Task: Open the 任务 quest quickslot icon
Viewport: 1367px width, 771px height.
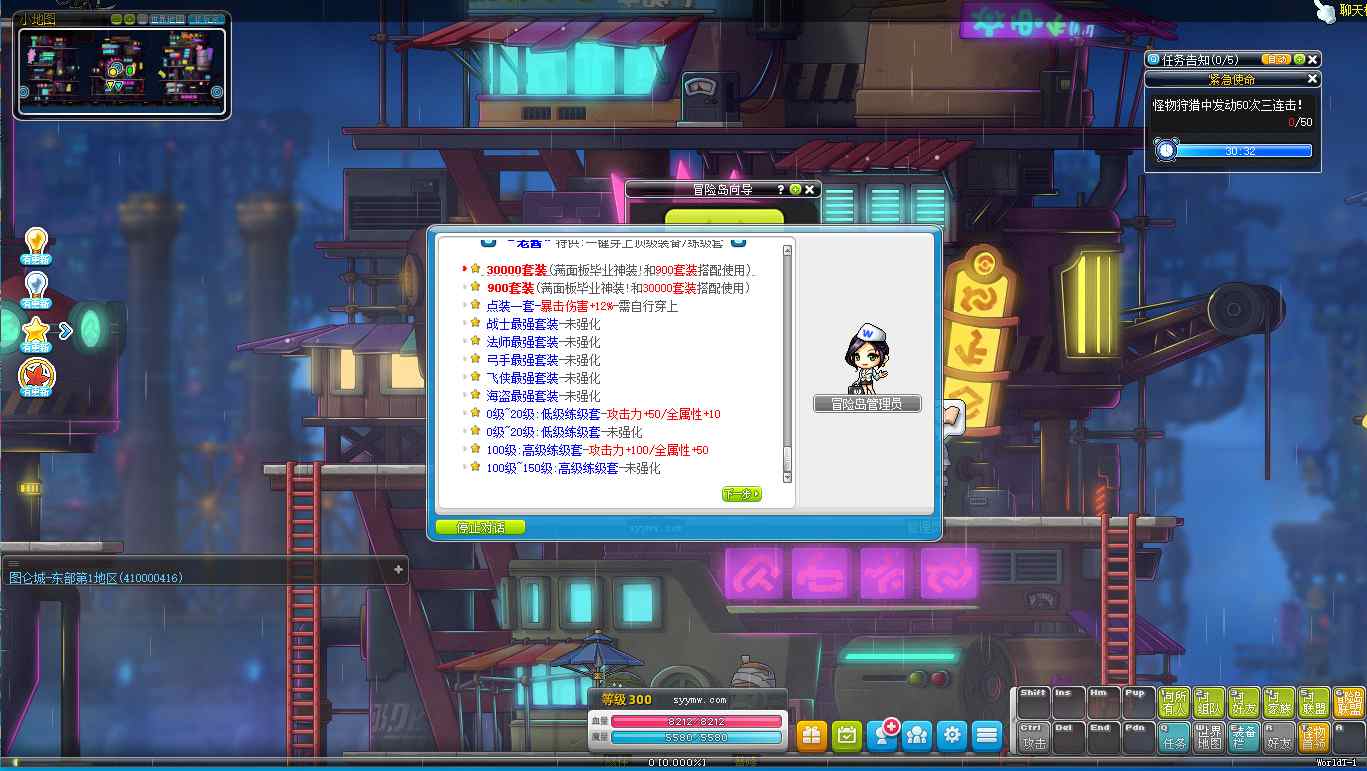Action: (x=1174, y=736)
